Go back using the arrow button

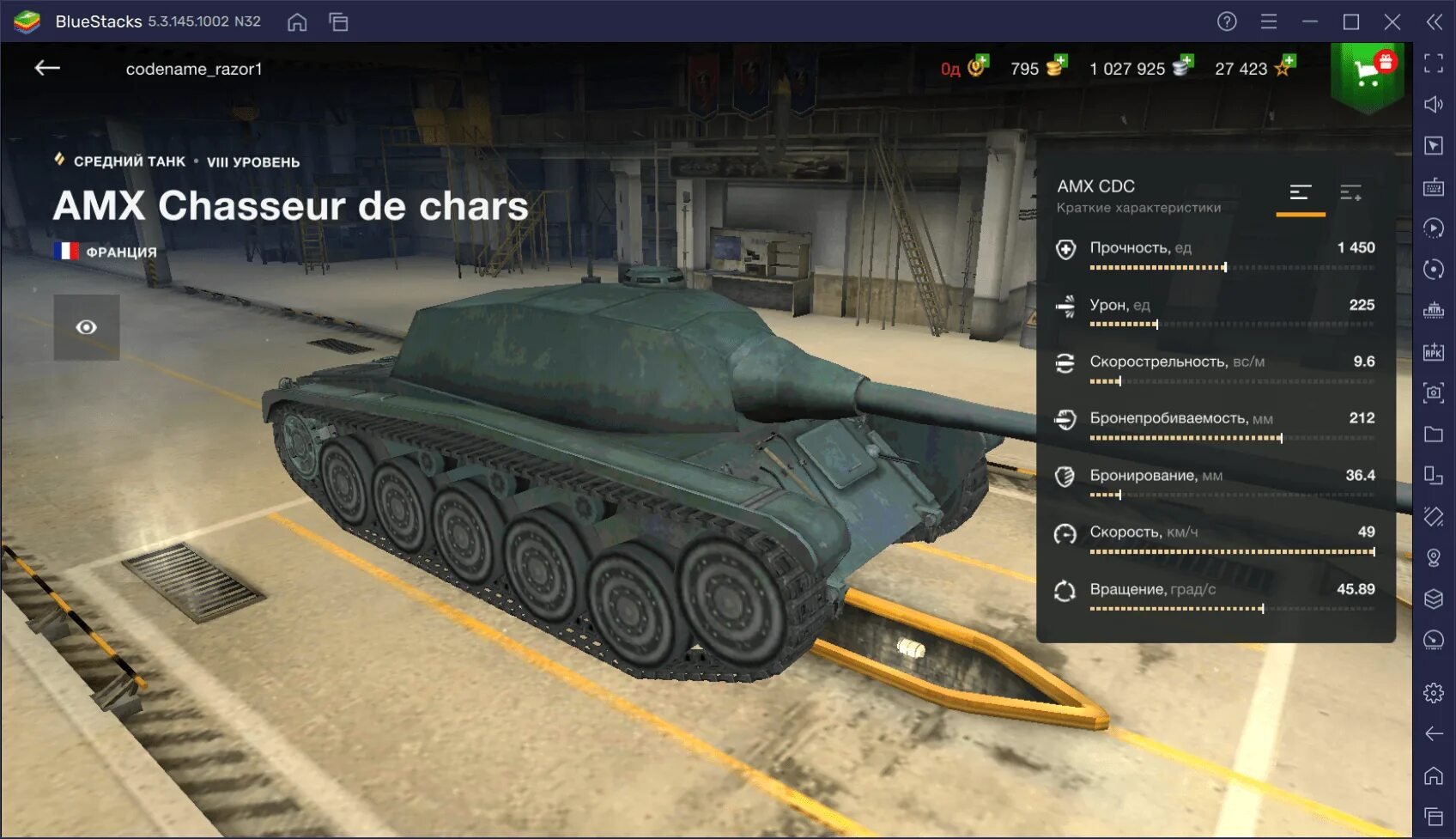point(47,68)
